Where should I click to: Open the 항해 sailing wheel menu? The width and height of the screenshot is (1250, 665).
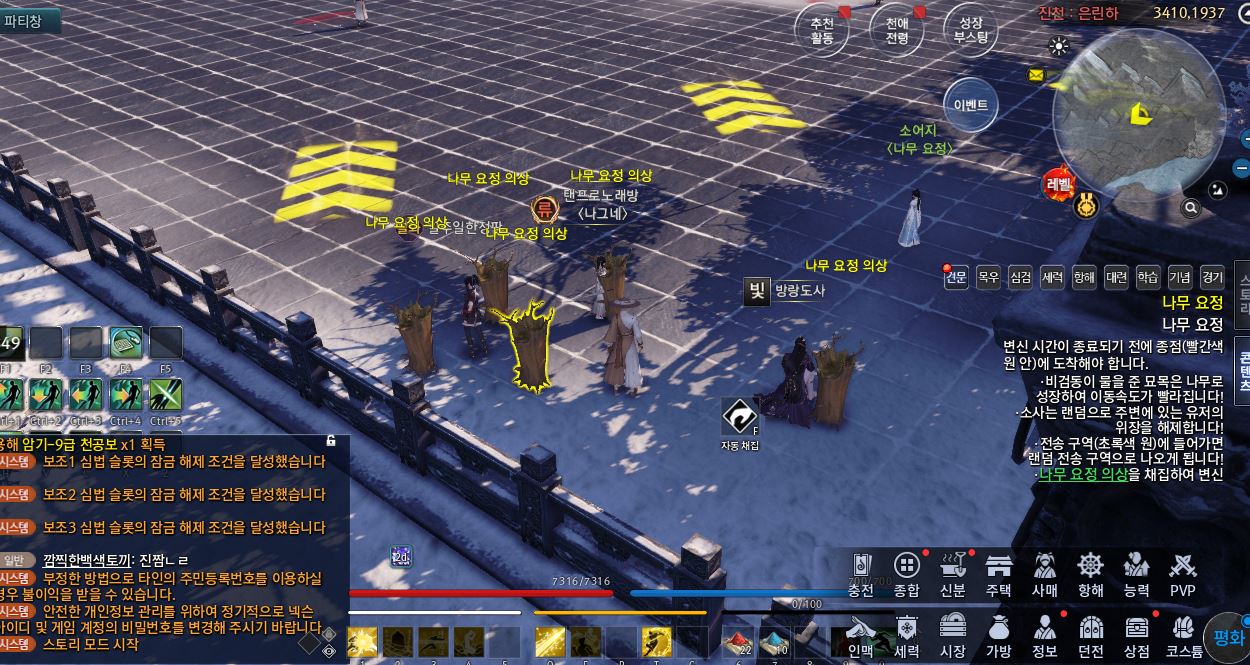tap(1091, 573)
